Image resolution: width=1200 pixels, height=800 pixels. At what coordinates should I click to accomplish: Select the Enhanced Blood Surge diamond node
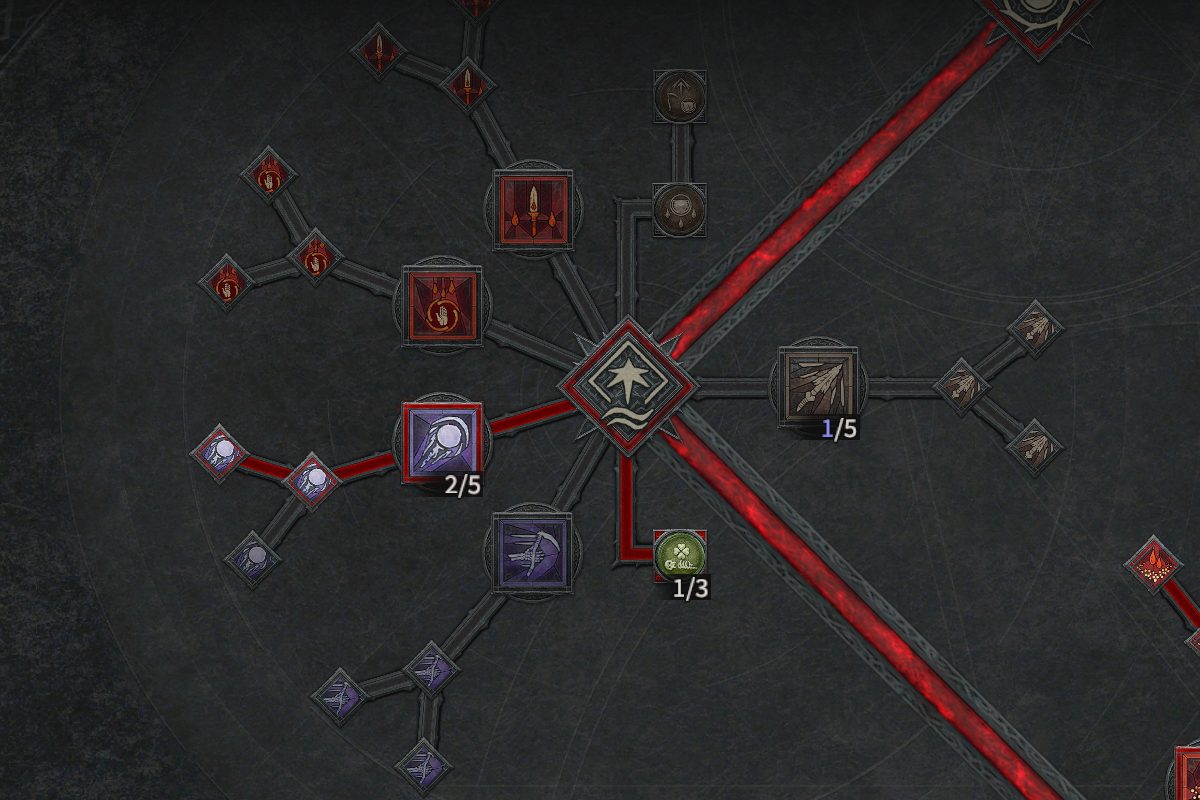314,257
